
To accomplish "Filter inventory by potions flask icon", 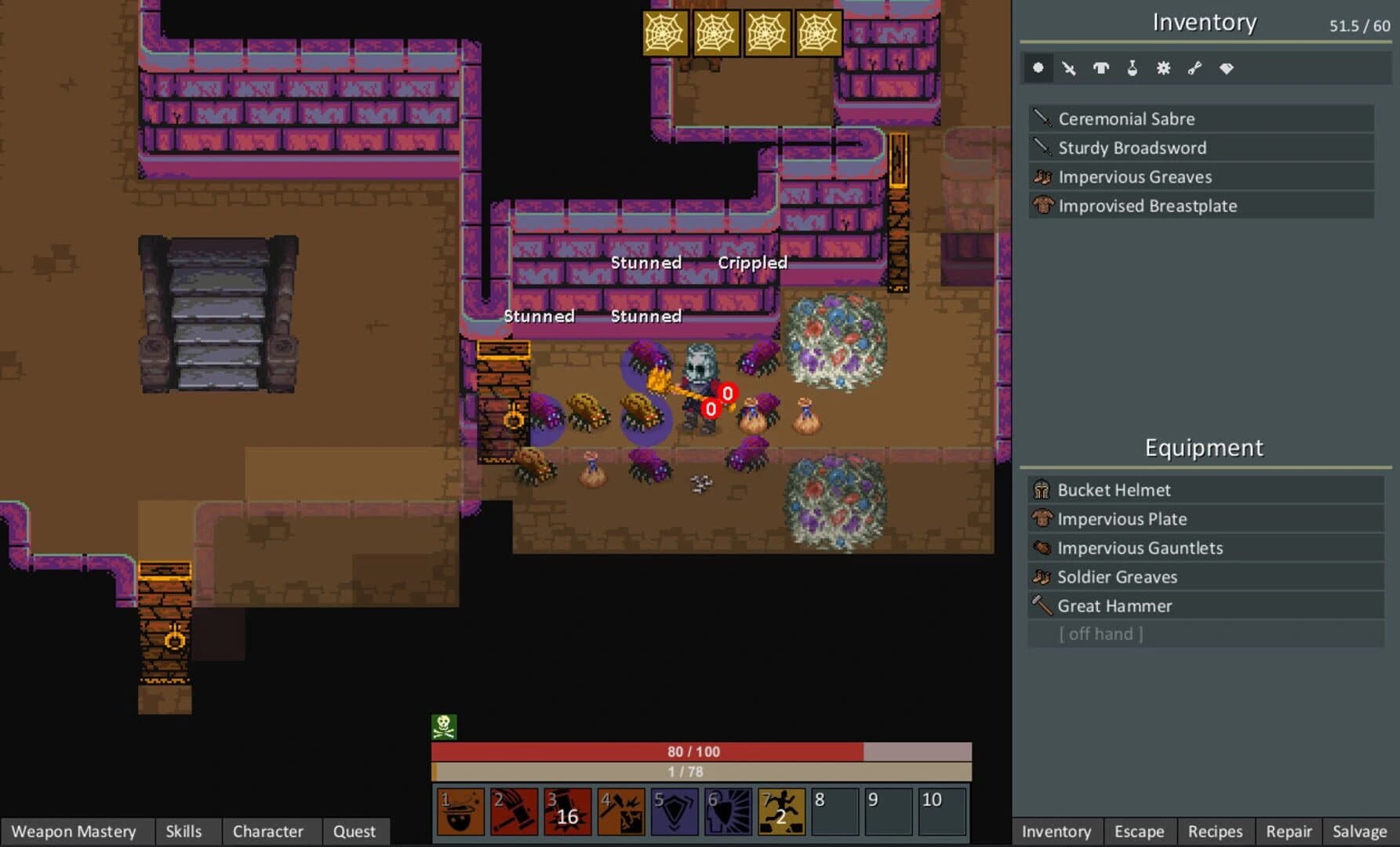I will pyautogui.click(x=1131, y=68).
